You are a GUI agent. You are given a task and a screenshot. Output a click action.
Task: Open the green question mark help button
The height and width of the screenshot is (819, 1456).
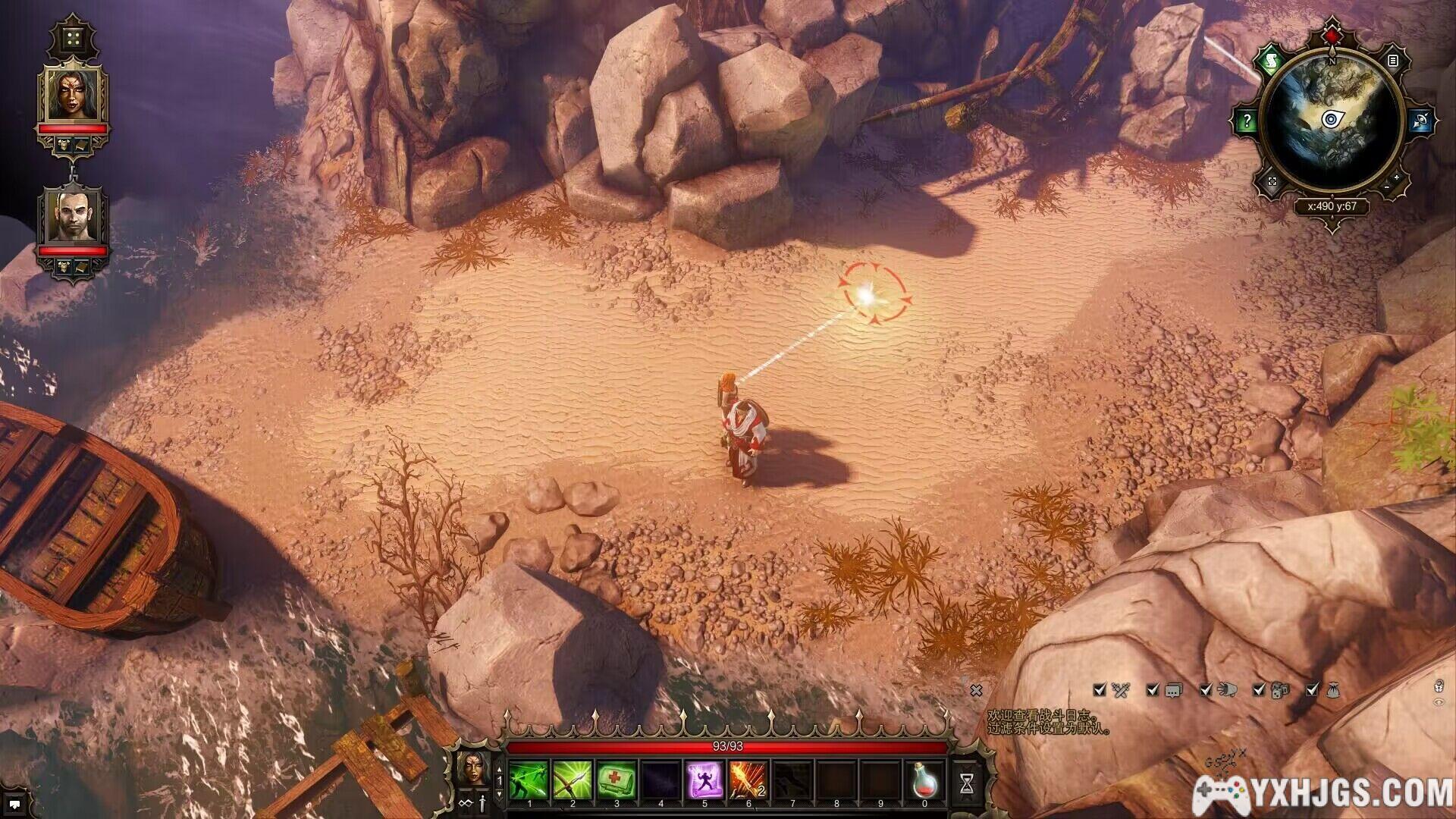(1247, 121)
